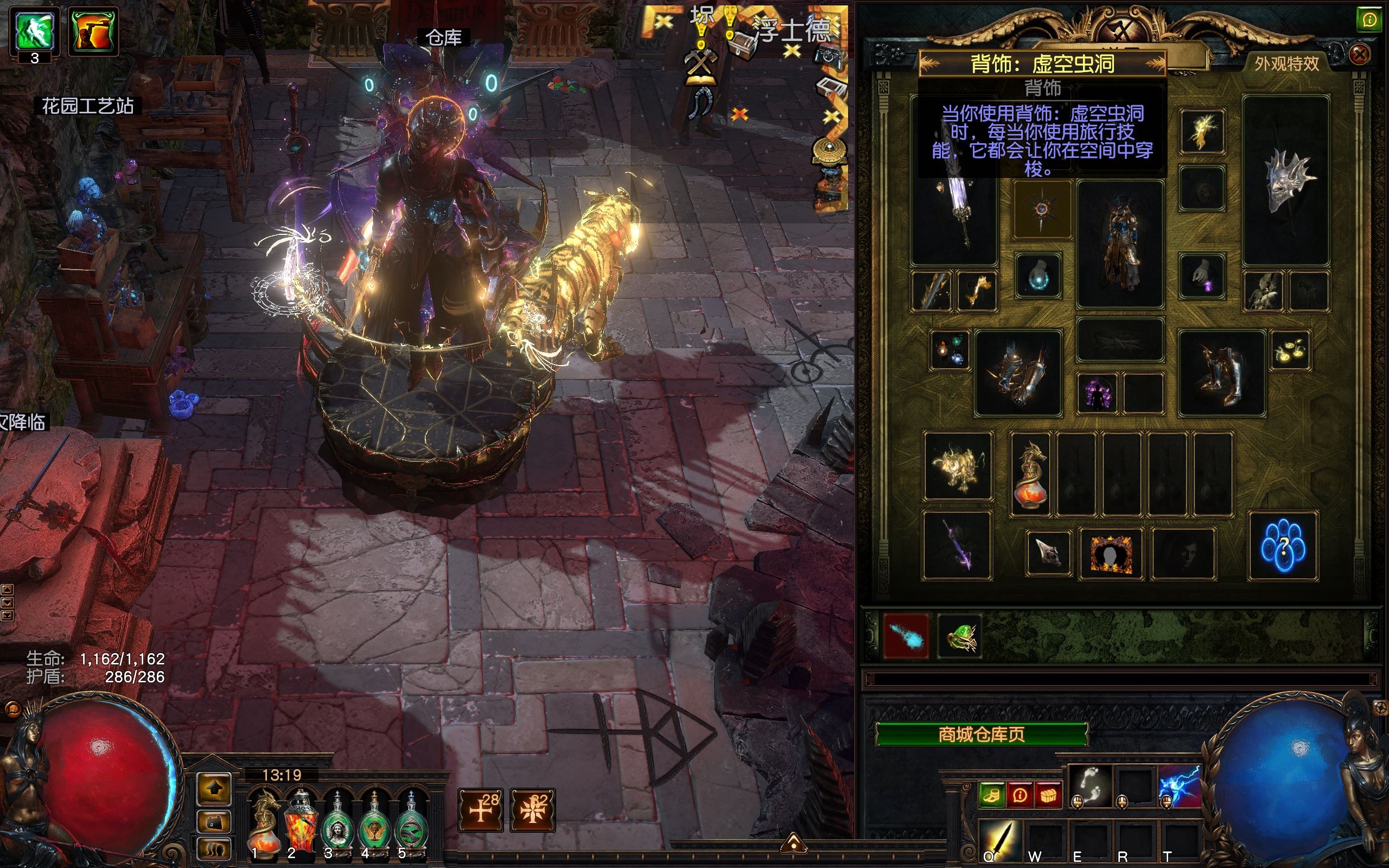Viewport: 1389px width, 868px height.
Task: Activate the lightning strike skill icon
Action: click(x=1180, y=785)
